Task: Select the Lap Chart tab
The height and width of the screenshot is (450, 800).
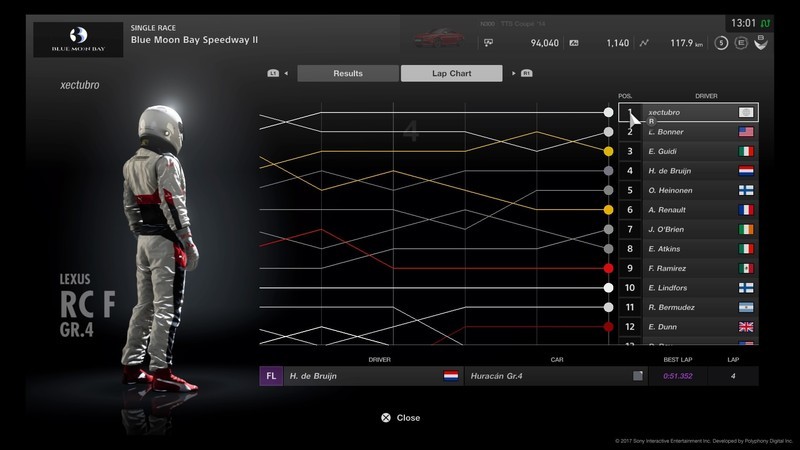Action: coord(451,73)
